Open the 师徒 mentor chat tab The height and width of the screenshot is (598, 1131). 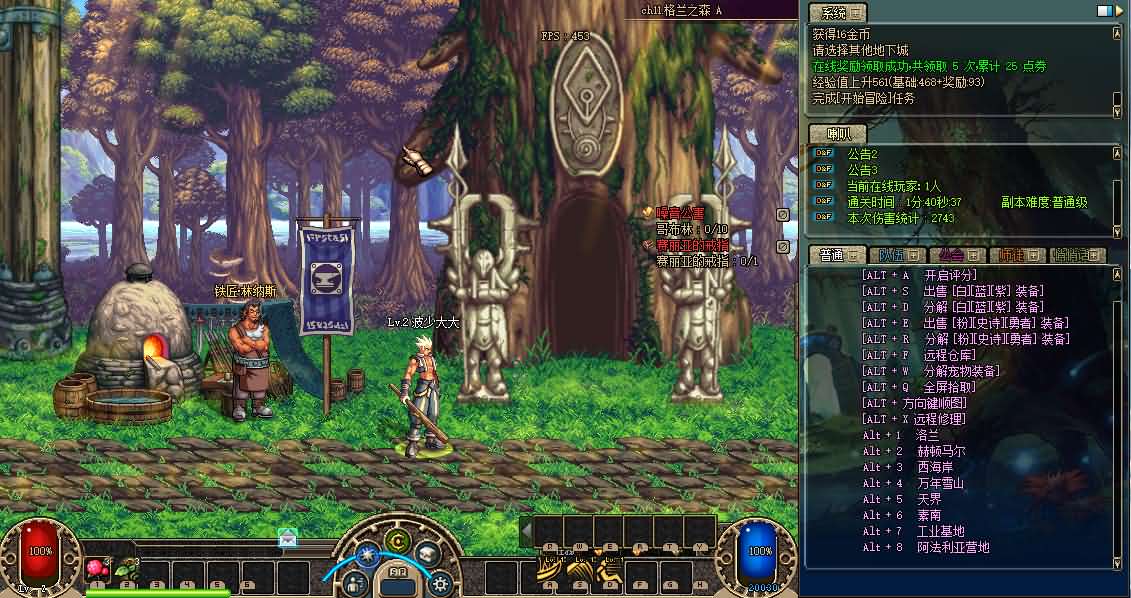pyautogui.click(x=1016, y=256)
